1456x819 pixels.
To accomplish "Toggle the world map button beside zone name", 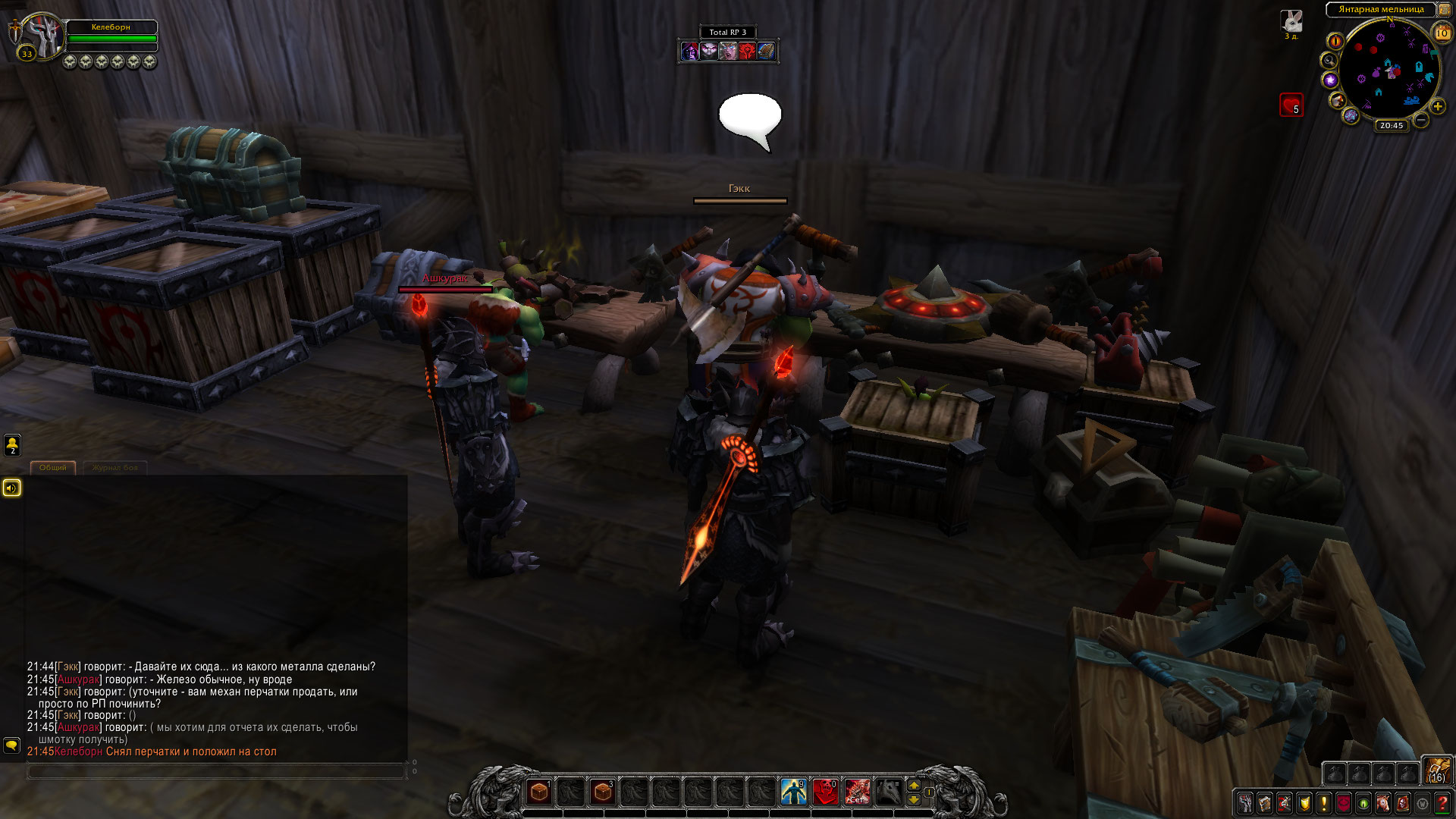I will click(1443, 10).
